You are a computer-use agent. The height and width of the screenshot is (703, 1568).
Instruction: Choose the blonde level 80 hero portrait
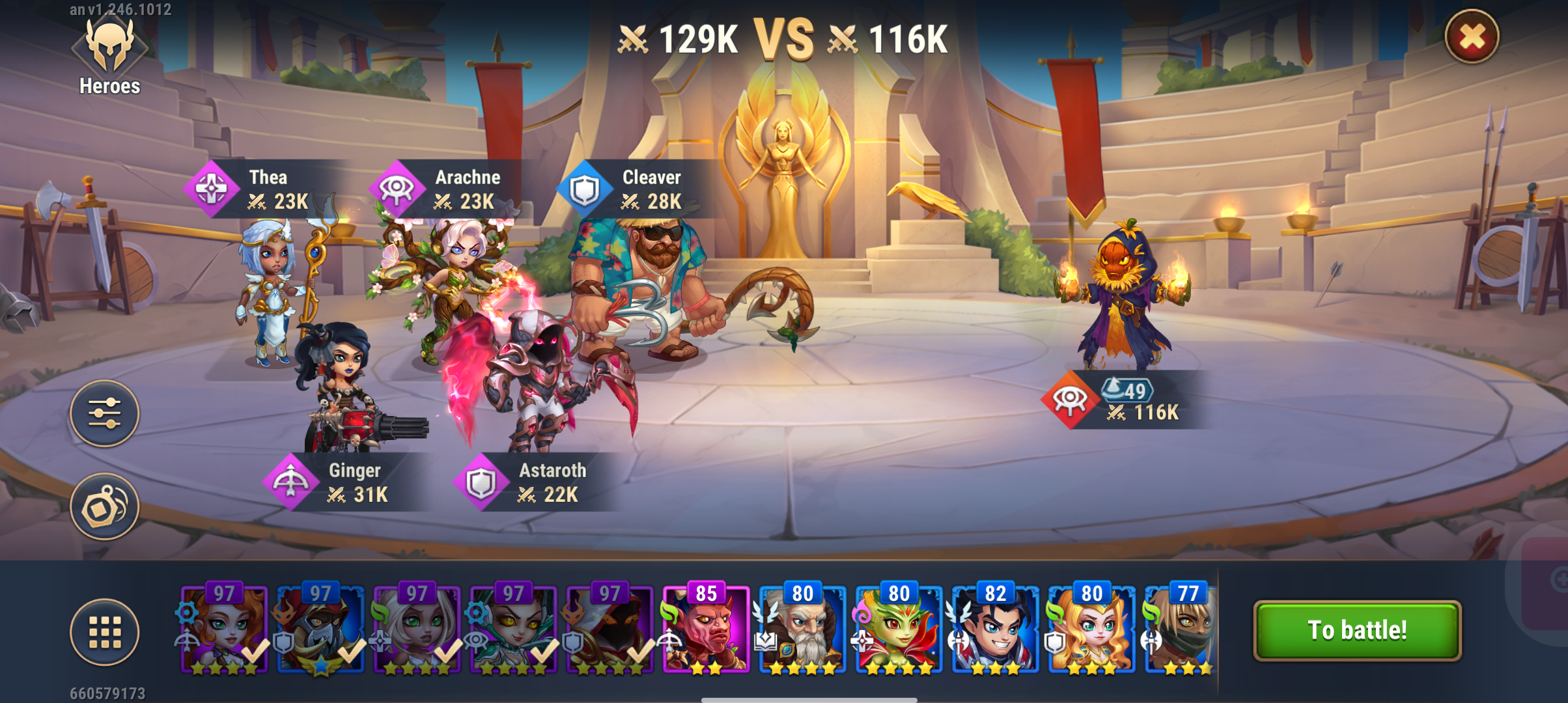(x=1091, y=629)
